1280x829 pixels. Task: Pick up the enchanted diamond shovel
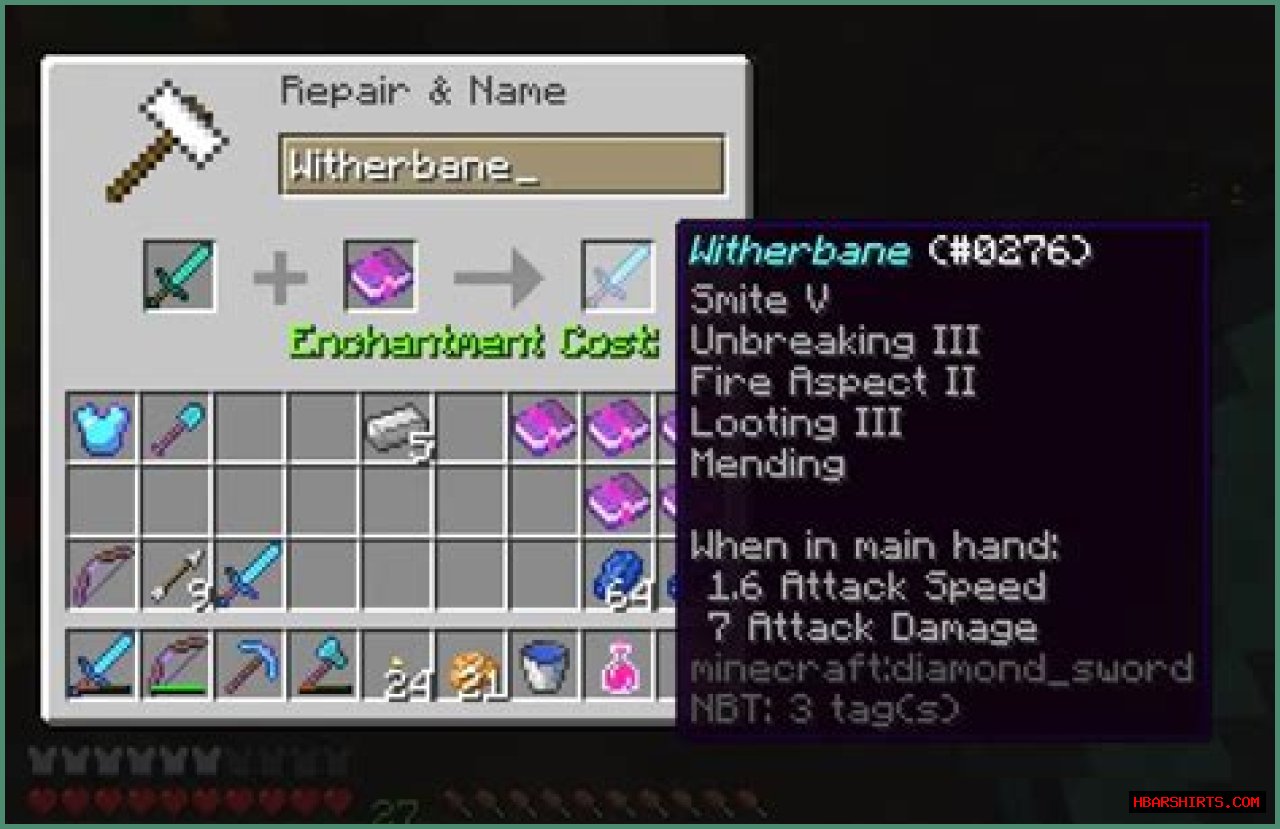pyautogui.click(x=176, y=428)
